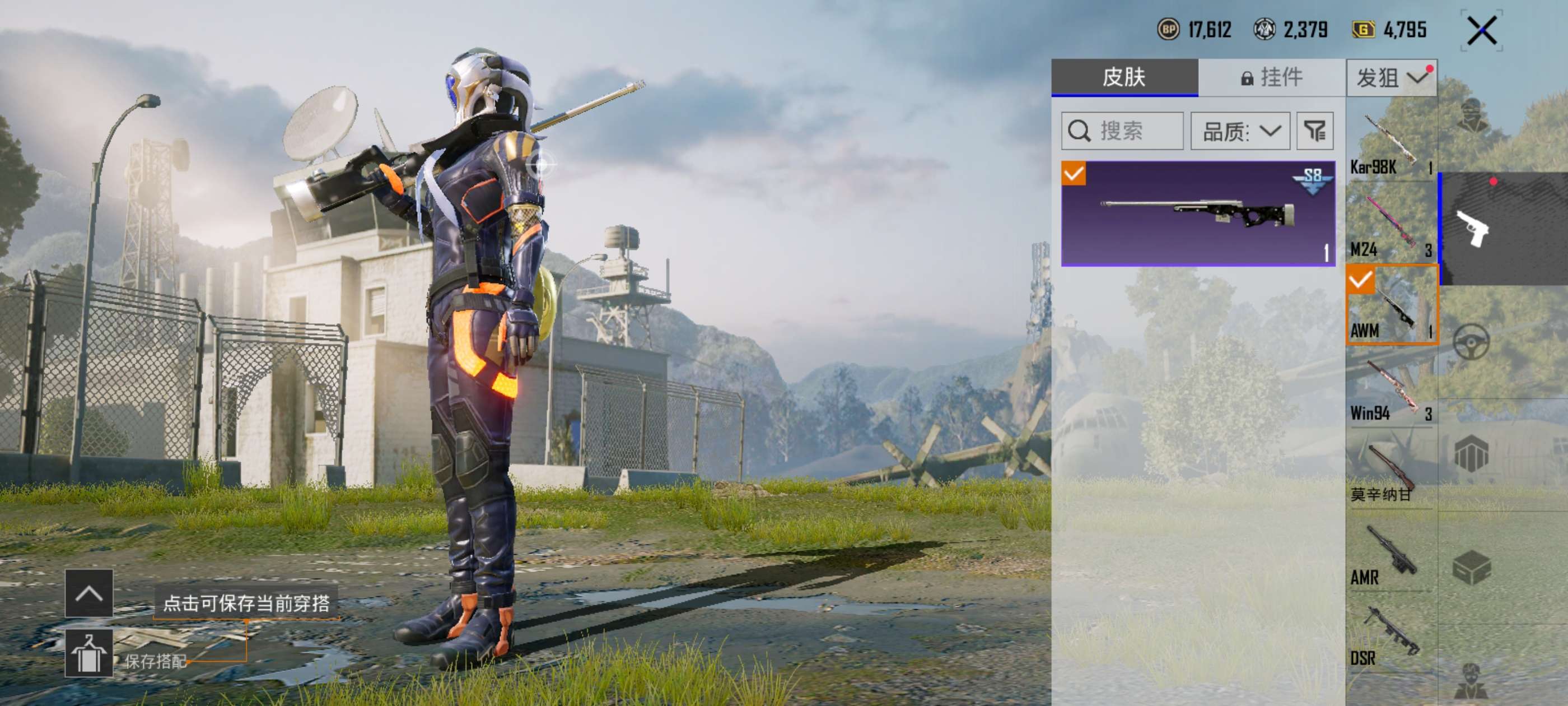The height and width of the screenshot is (706, 1568).
Task: Select the DSR weapon entry
Action: click(x=1391, y=637)
